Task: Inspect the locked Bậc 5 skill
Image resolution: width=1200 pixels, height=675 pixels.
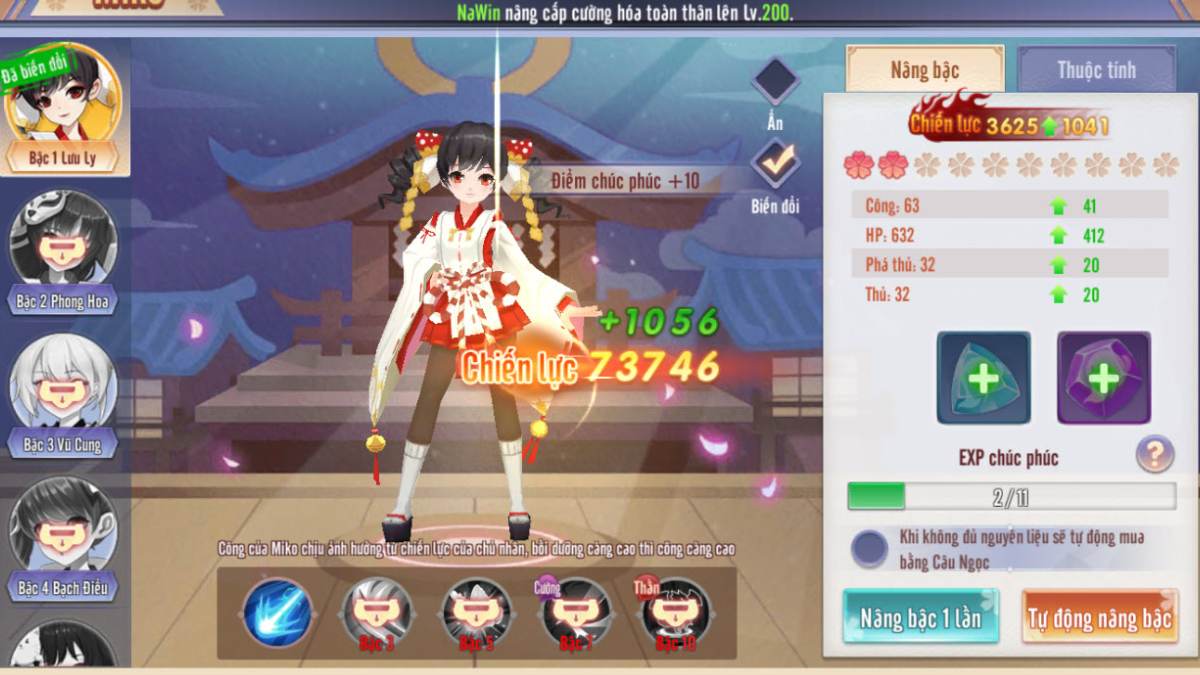Action: pyautogui.click(x=476, y=612)
